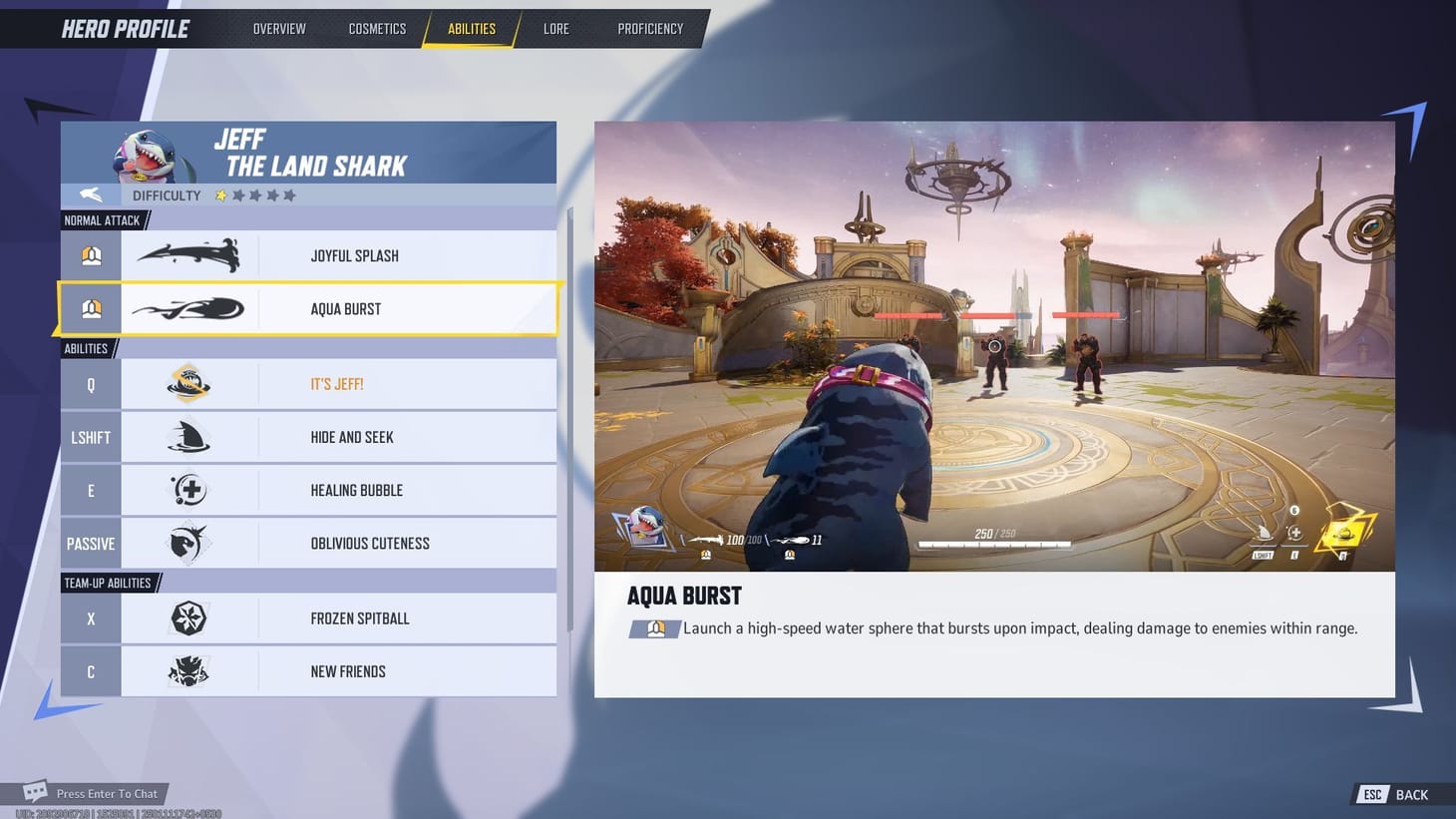Open the Cosmetics tab
The image size is (1456, 819).
pyautogui.click(x=377, y=28)
